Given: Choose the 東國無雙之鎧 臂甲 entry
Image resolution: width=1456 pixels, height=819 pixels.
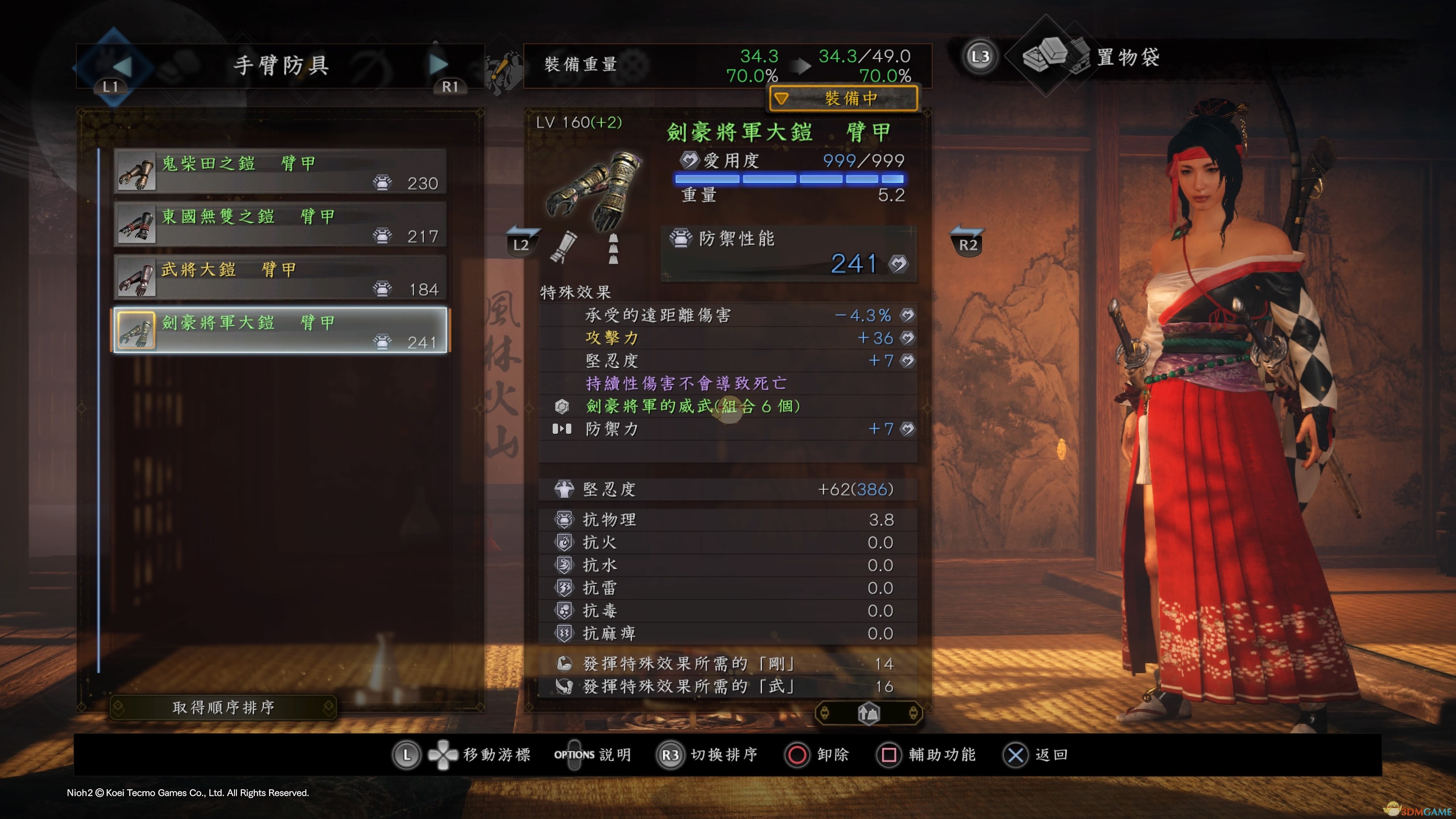Looking at the screenshot, I should click(x=280, y=225).
